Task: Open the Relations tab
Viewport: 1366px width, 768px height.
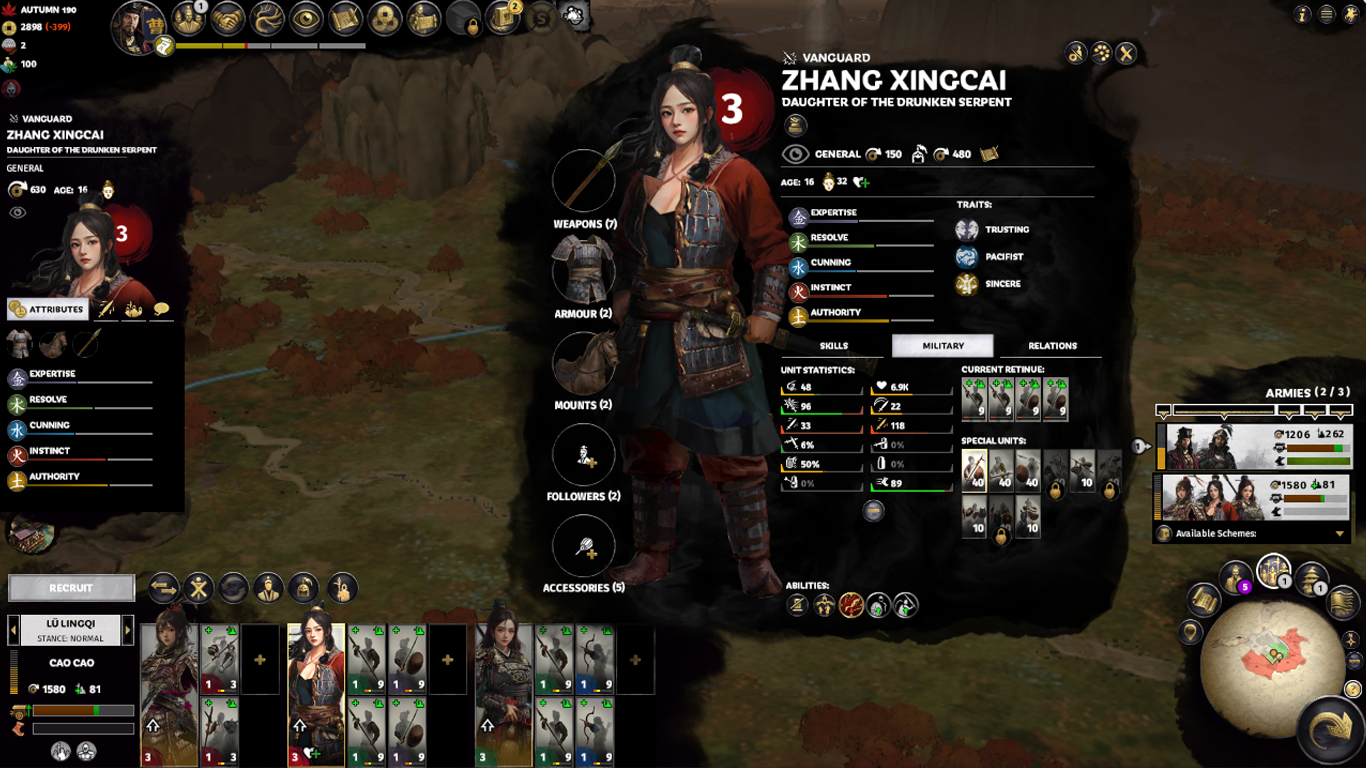Action: [1052, 346]
